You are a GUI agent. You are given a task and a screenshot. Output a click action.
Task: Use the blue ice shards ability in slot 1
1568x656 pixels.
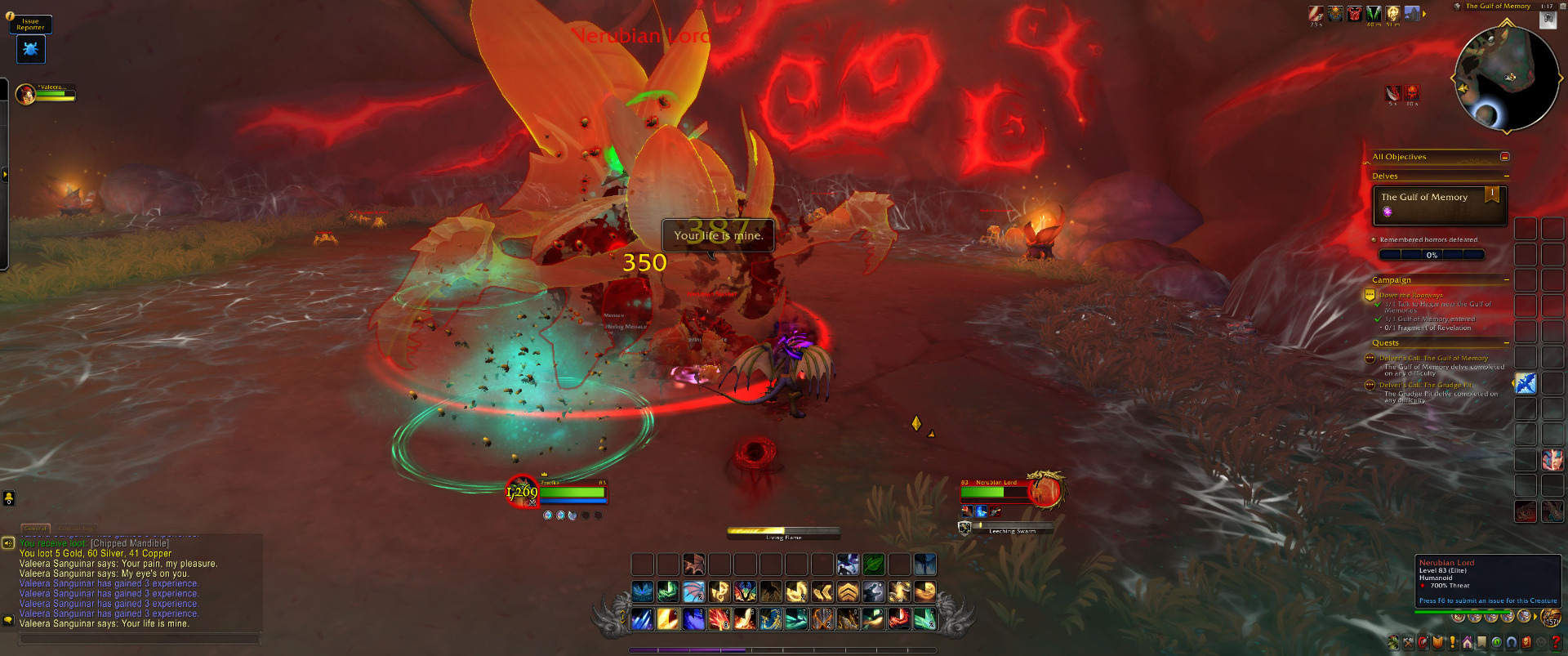pyautogui.click(x=643, y=619)
